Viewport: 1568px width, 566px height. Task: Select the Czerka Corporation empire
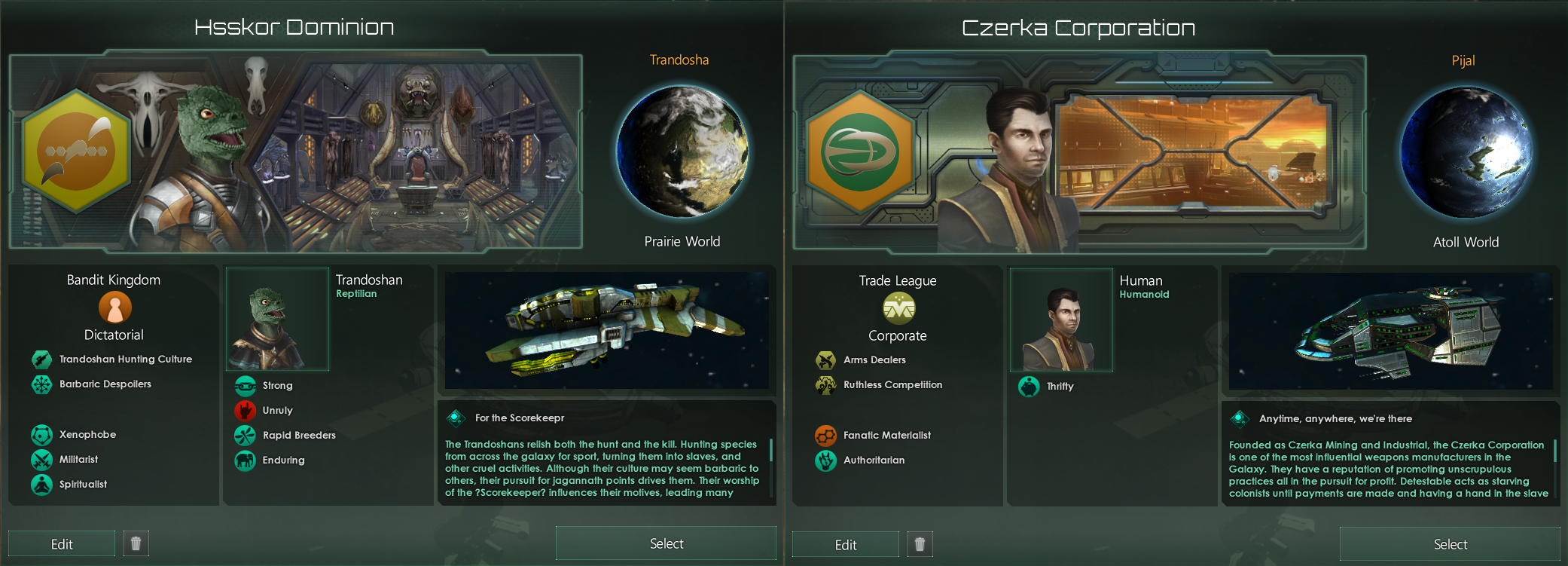(x=1448, y=543)
